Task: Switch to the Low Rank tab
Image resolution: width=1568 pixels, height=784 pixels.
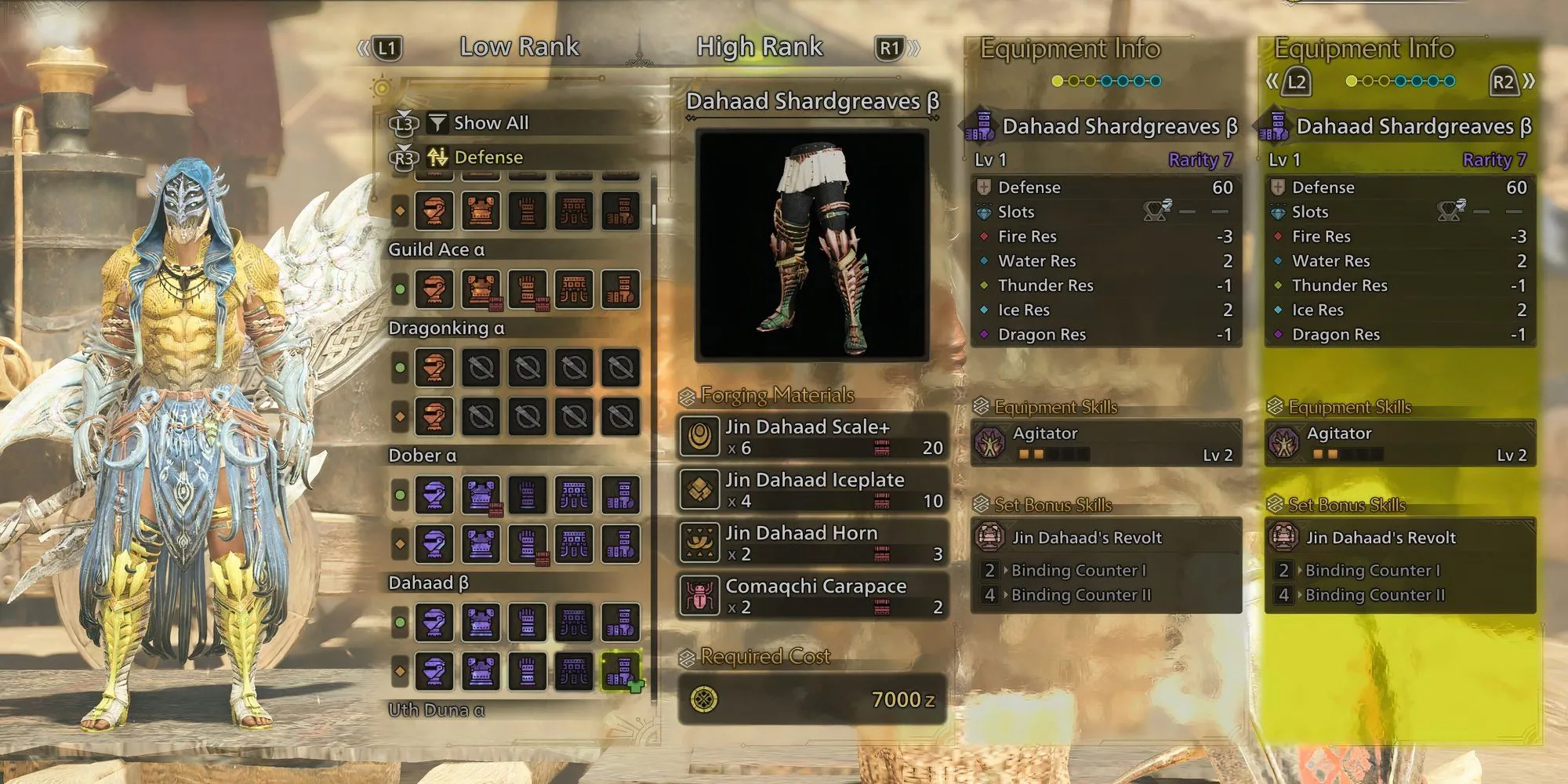Action: (x=519, y=47)
